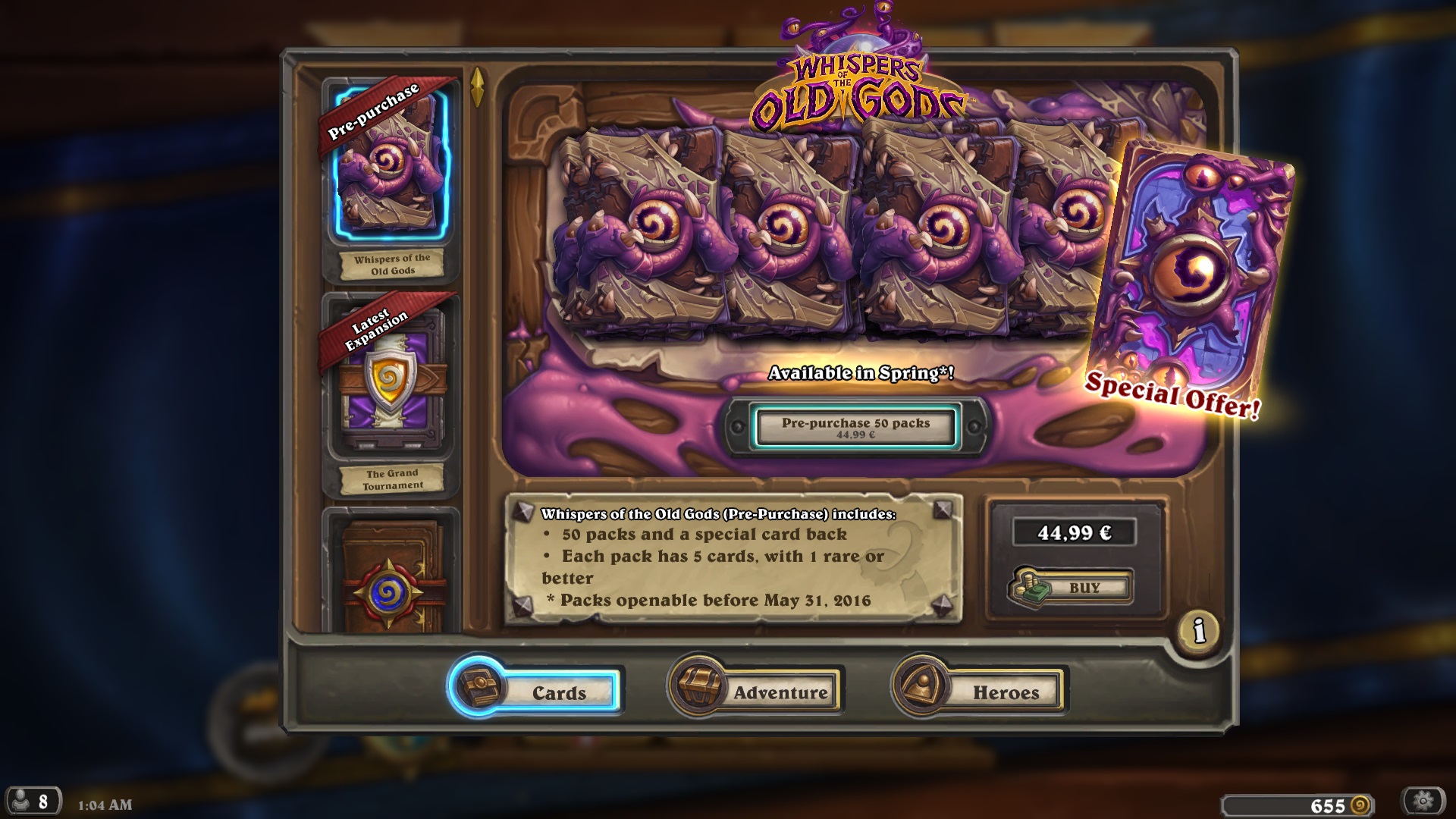Open the store info button
The width and height of the screenshot is (1456, 819).
pos(1198,630)
